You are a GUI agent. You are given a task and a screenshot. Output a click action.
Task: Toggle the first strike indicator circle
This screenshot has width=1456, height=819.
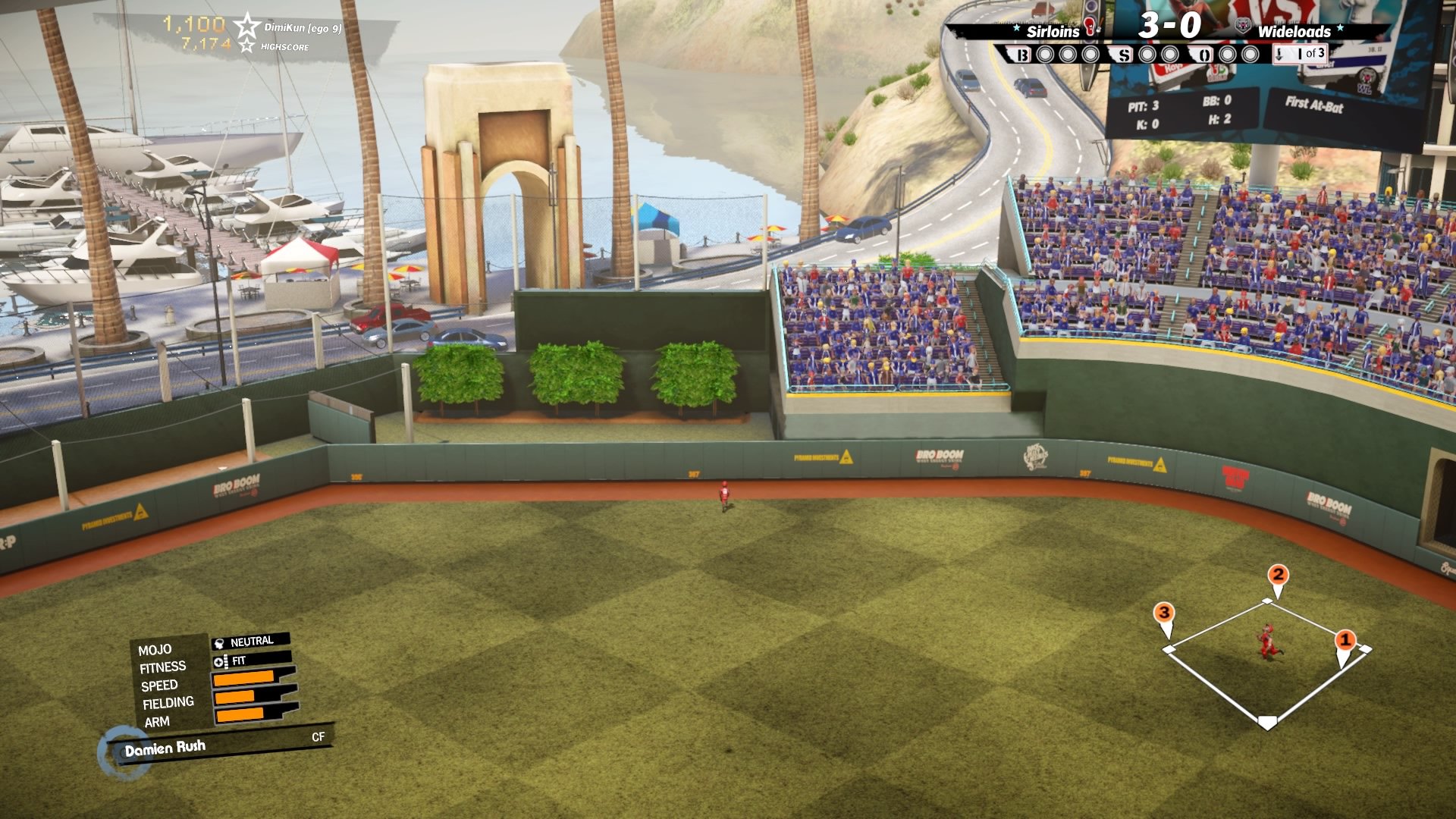pyautogui.click(x=1147, y=53)
